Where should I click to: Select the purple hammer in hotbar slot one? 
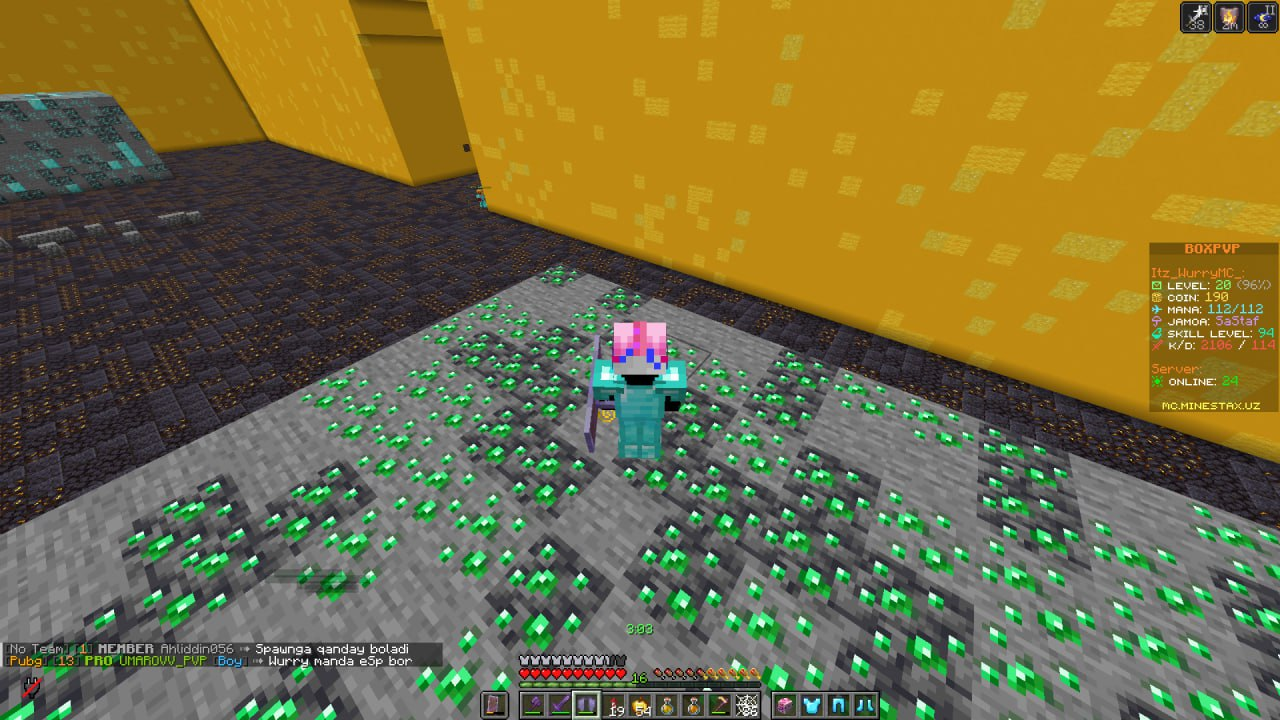point(533,703)
